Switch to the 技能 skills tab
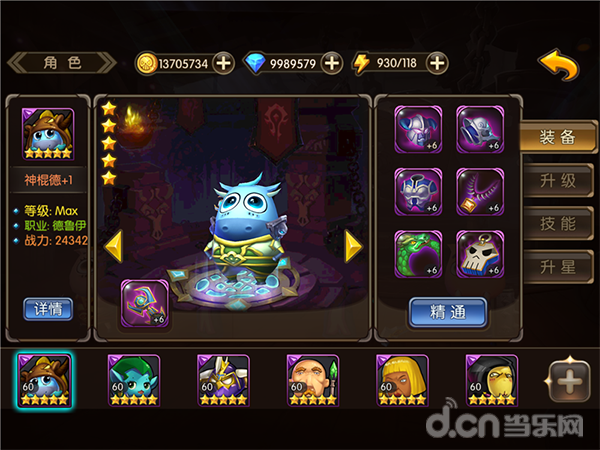Screen dimensions: 600x450 click(557, 223)
